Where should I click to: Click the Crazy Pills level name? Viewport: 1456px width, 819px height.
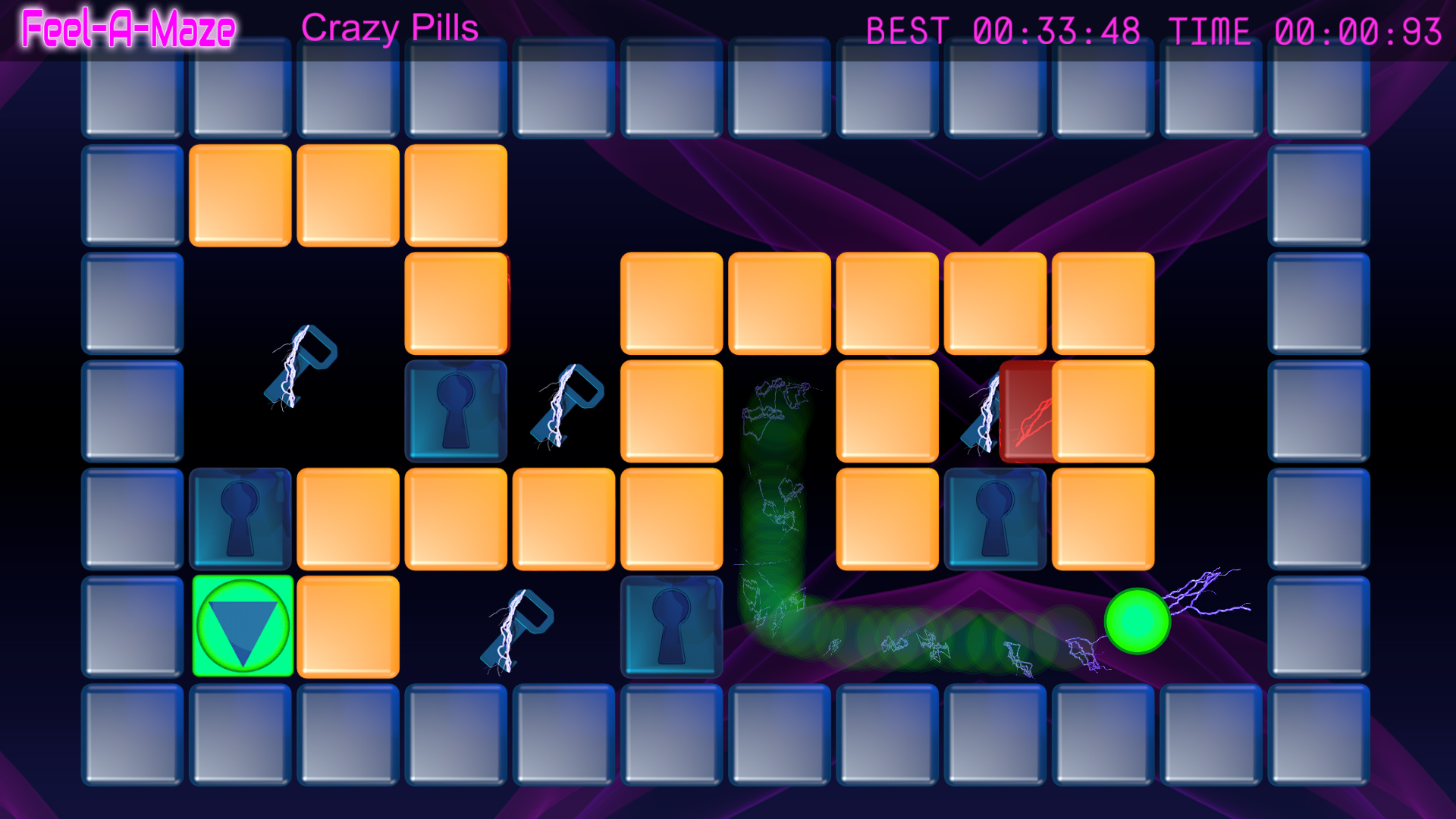pyautogui.click(x=391, y=29)
